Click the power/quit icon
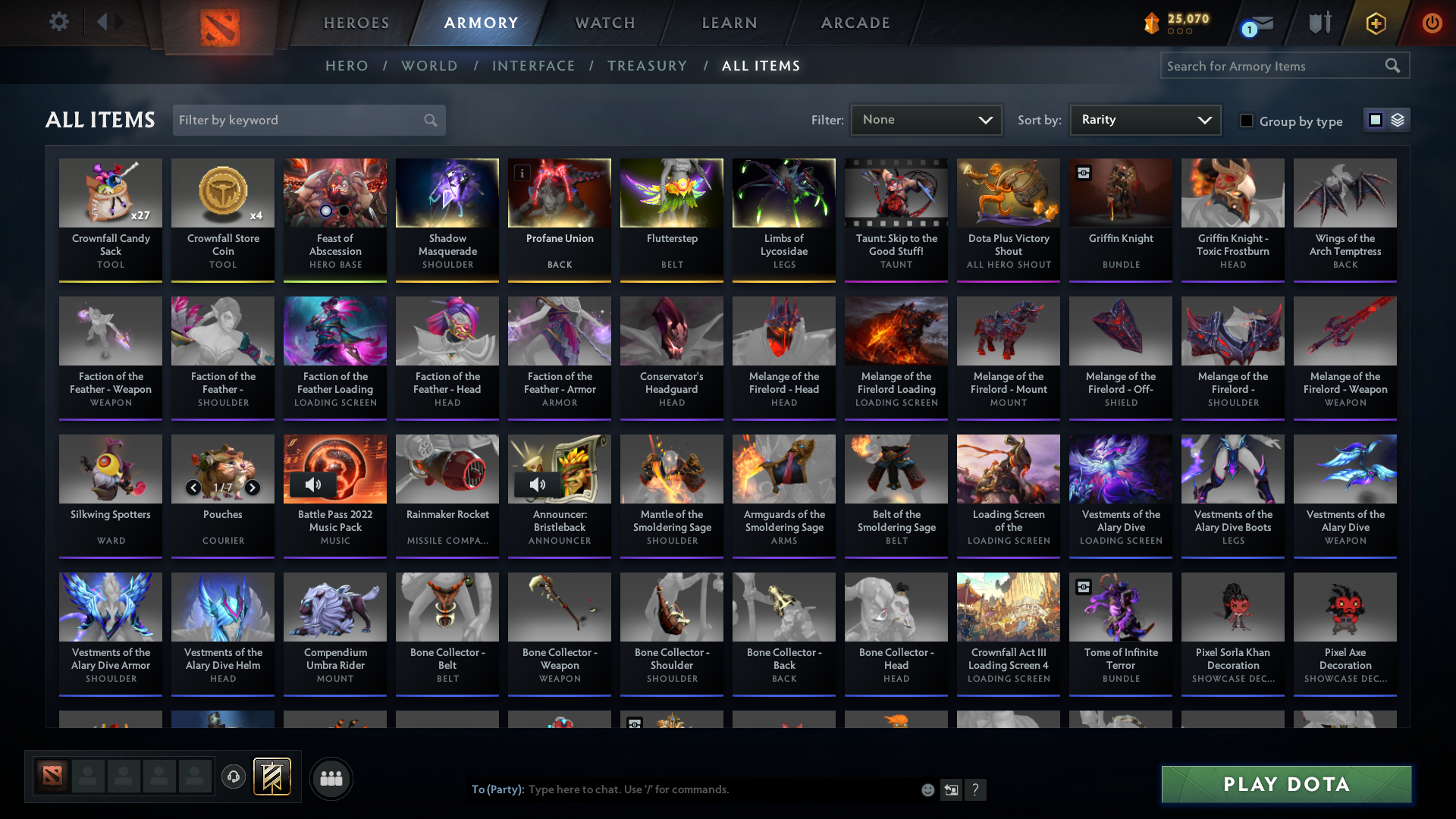1456x819 pixels. [1432, 23]
